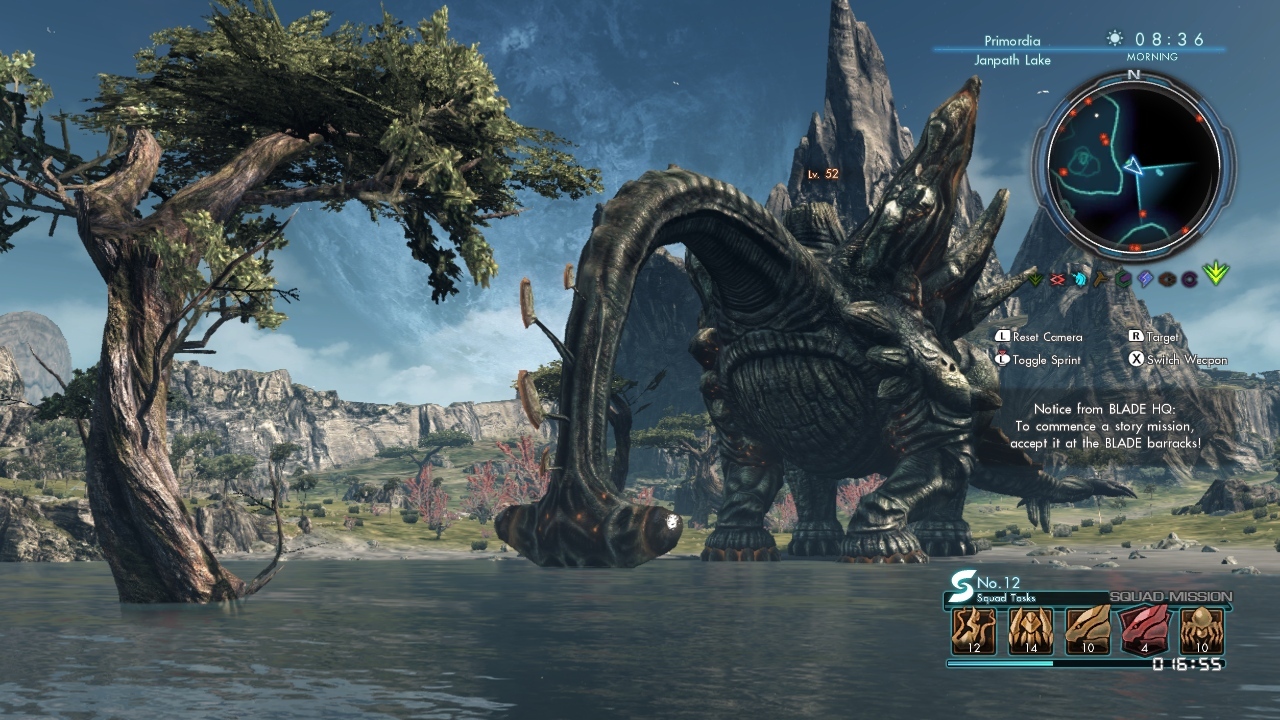Select the purple ring division icon
Image resolution: width=1280 pixels, height=720 pixels.
(1189, 280)
